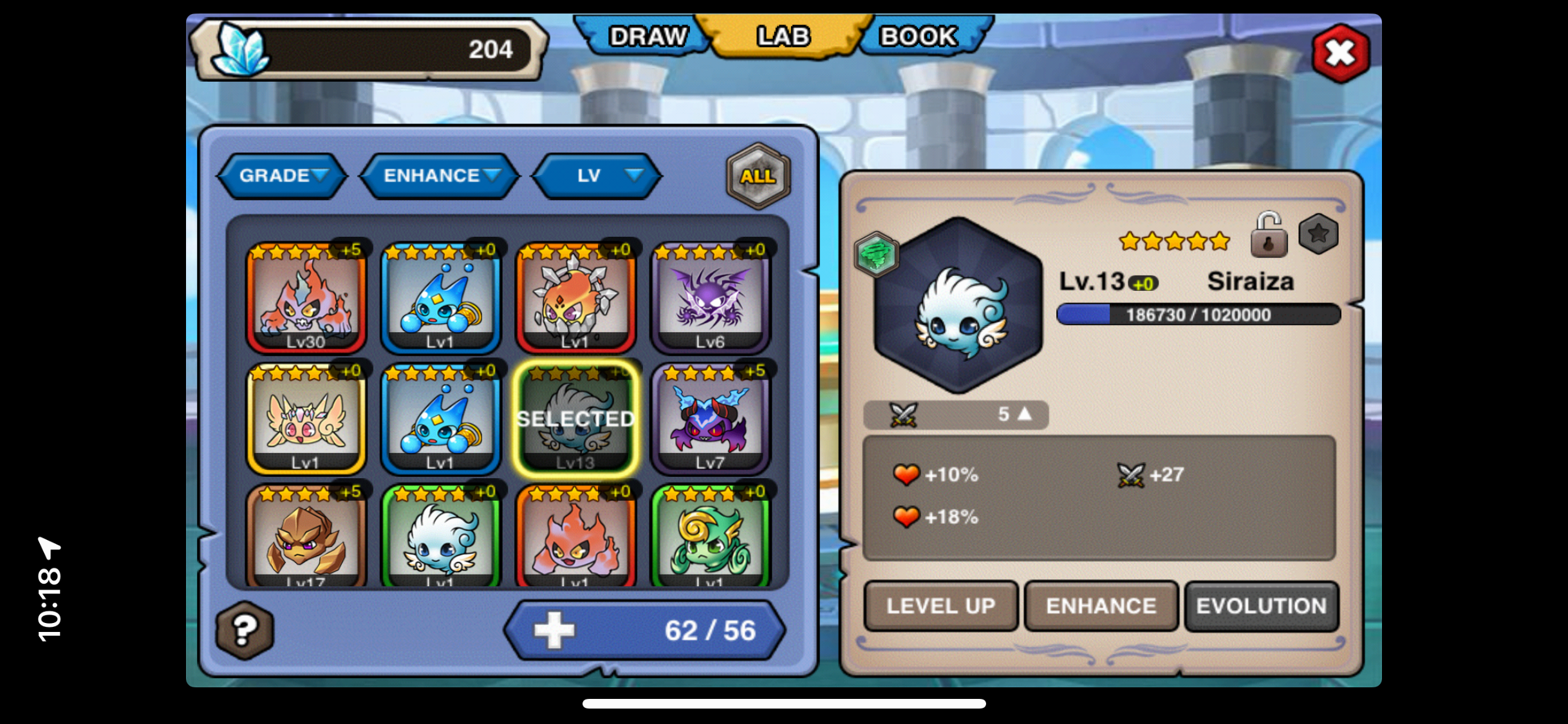The image size is (1568, 724).
Task: Open the EVOLUTION option
Action: click(1261, 606)
